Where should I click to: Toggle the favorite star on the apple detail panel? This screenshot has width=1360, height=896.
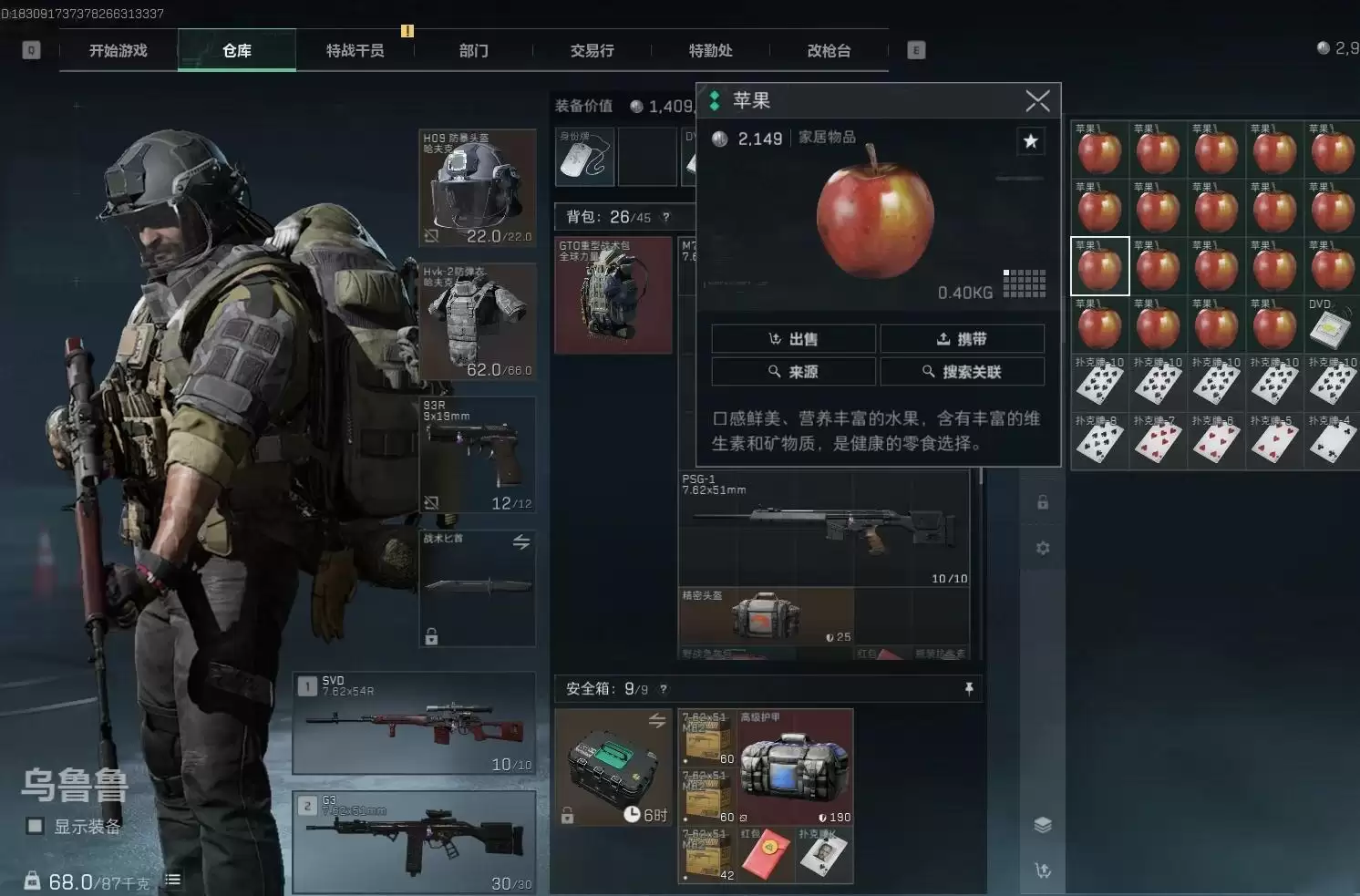pos(1031,141)
